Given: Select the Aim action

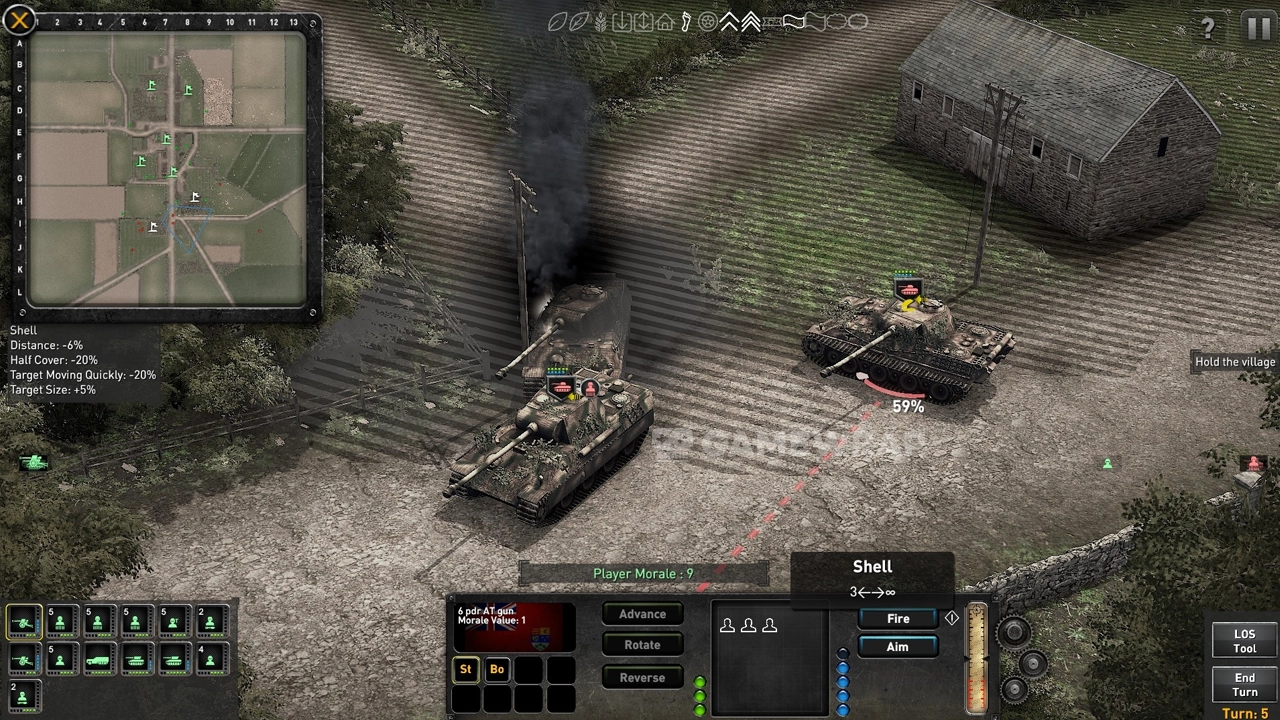Looking at the screenshot, I should (898, 647).
